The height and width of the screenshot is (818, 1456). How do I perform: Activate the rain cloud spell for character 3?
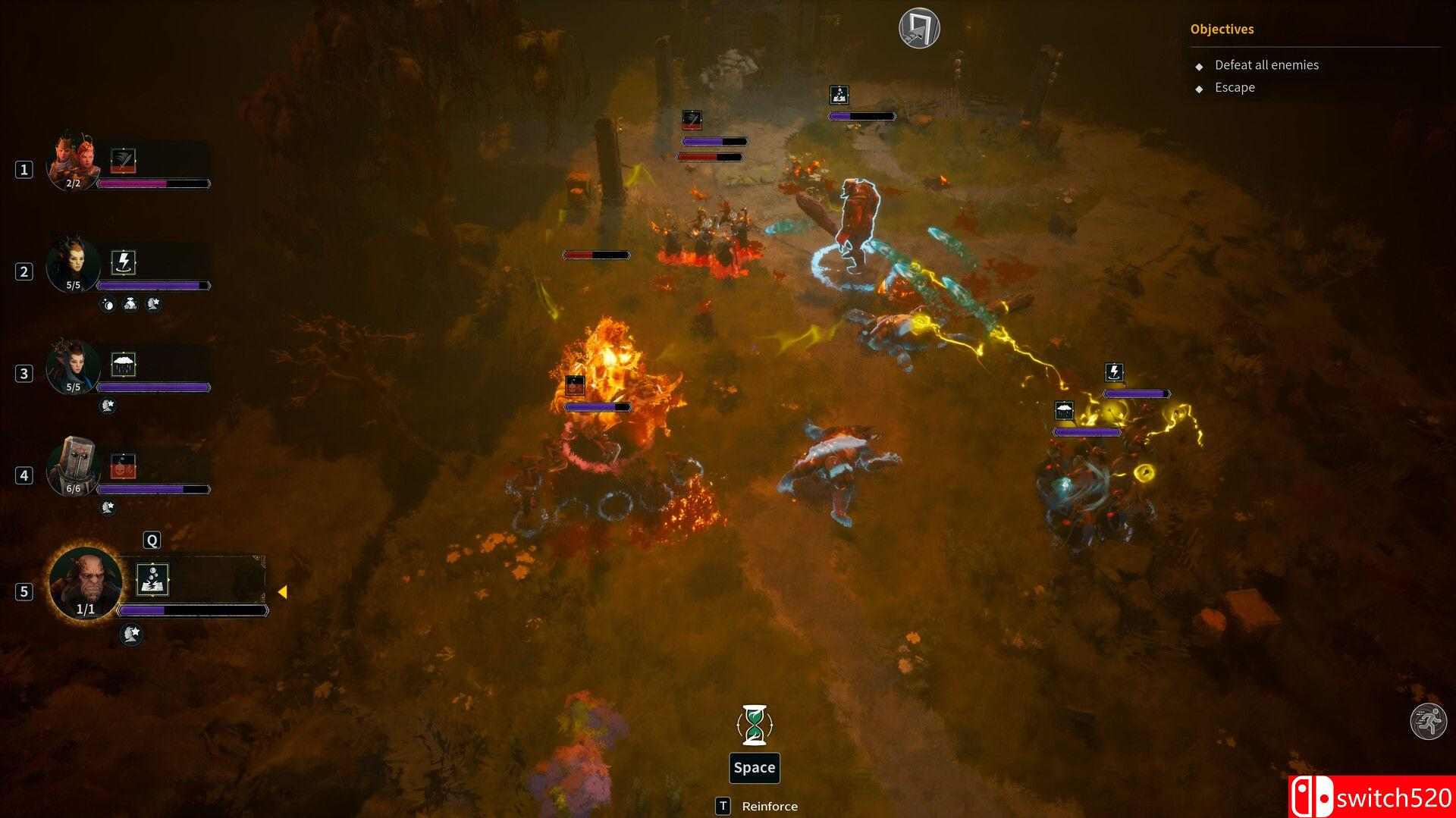coord(124,362)
